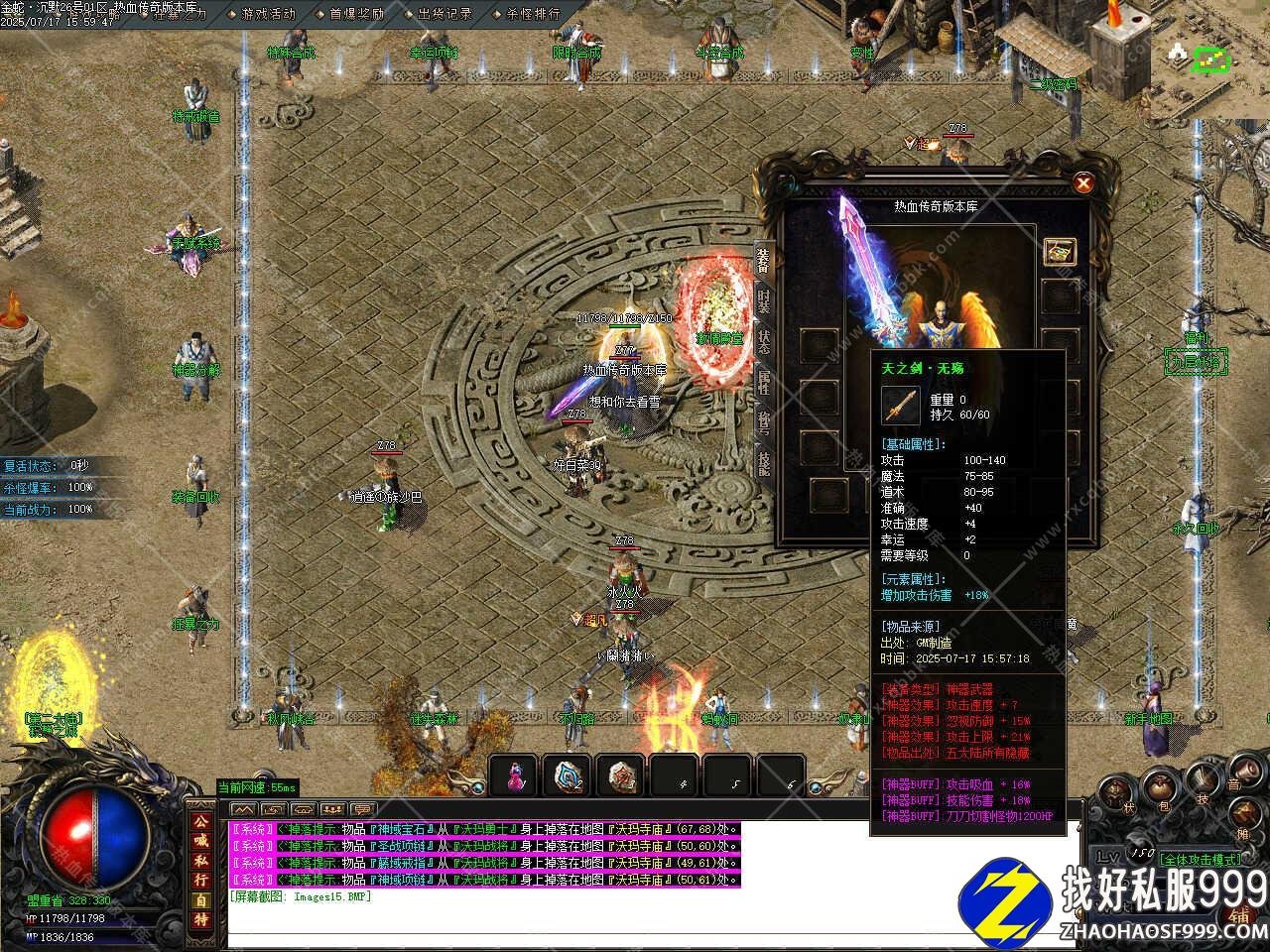The image size is (1270, 952).
Task: Open the 包 bag round button
Action: [1160, 790]
